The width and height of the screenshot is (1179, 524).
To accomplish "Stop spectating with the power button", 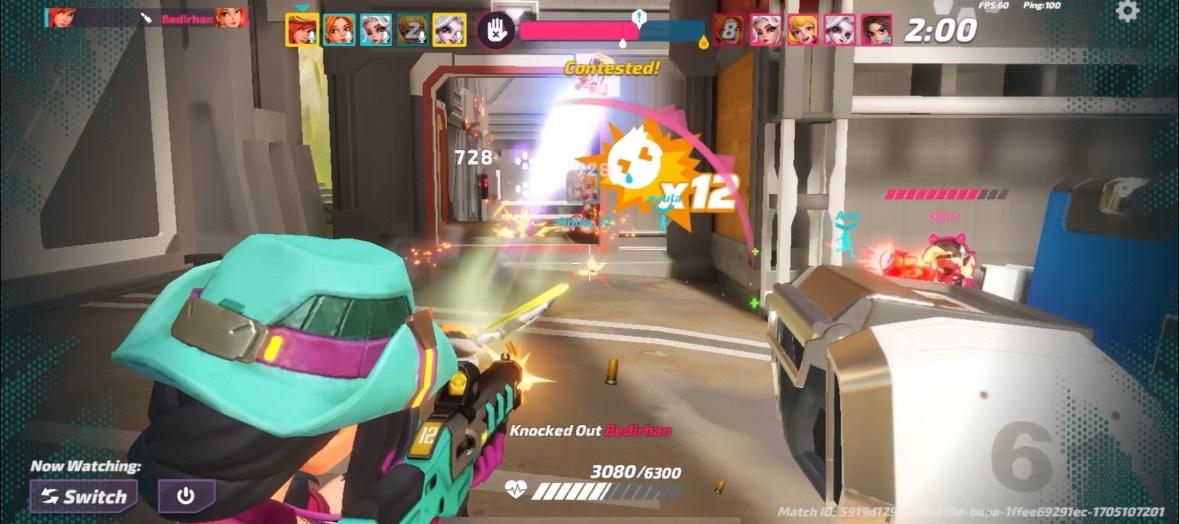I will pos(186,496).
